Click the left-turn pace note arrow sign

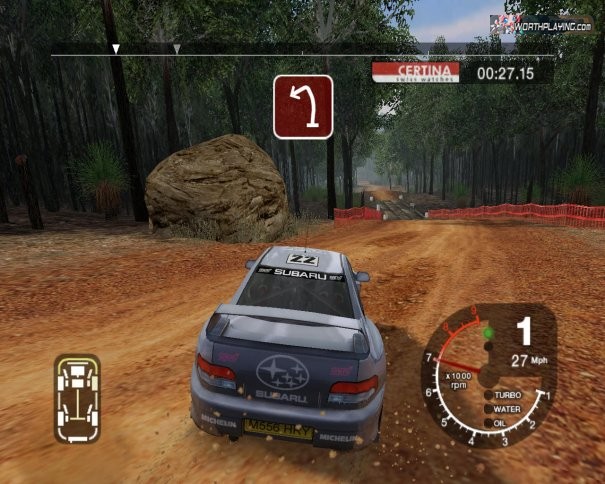pyautogui.click(x=303, y=107)
